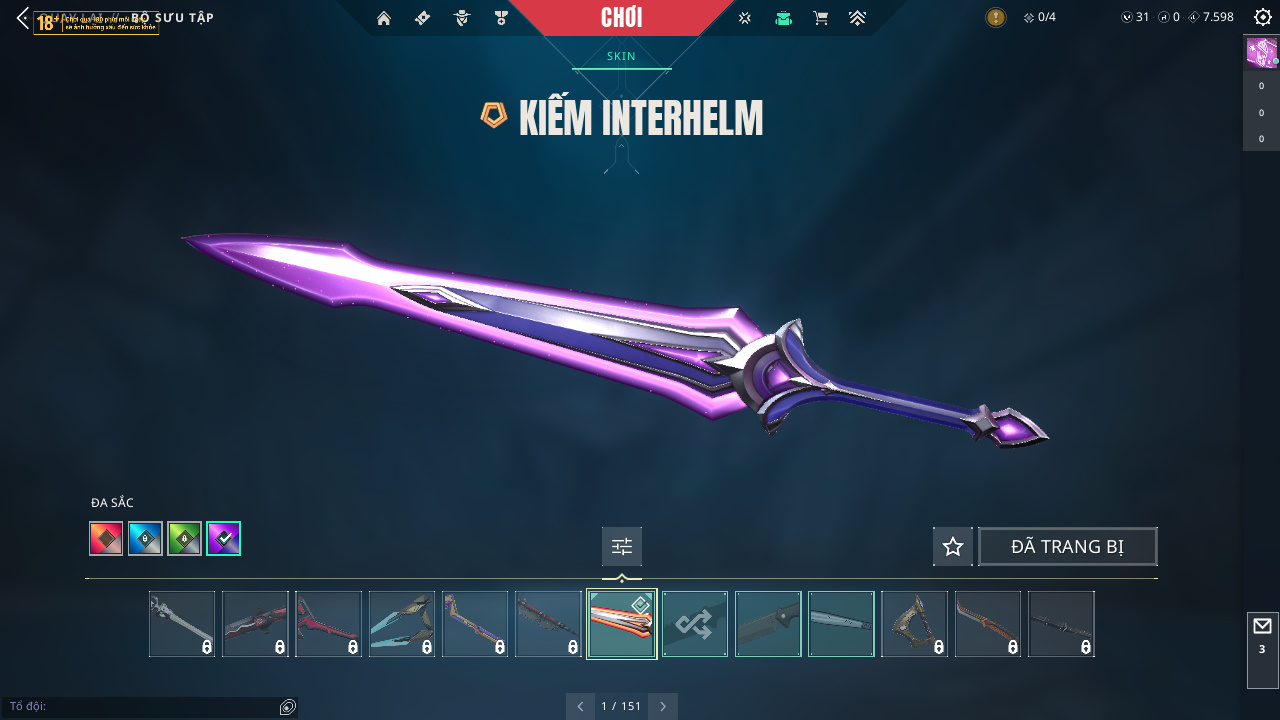1280x720 pixels.
Task: Open the purple cube icon at top right
Action: [1260, 52]
